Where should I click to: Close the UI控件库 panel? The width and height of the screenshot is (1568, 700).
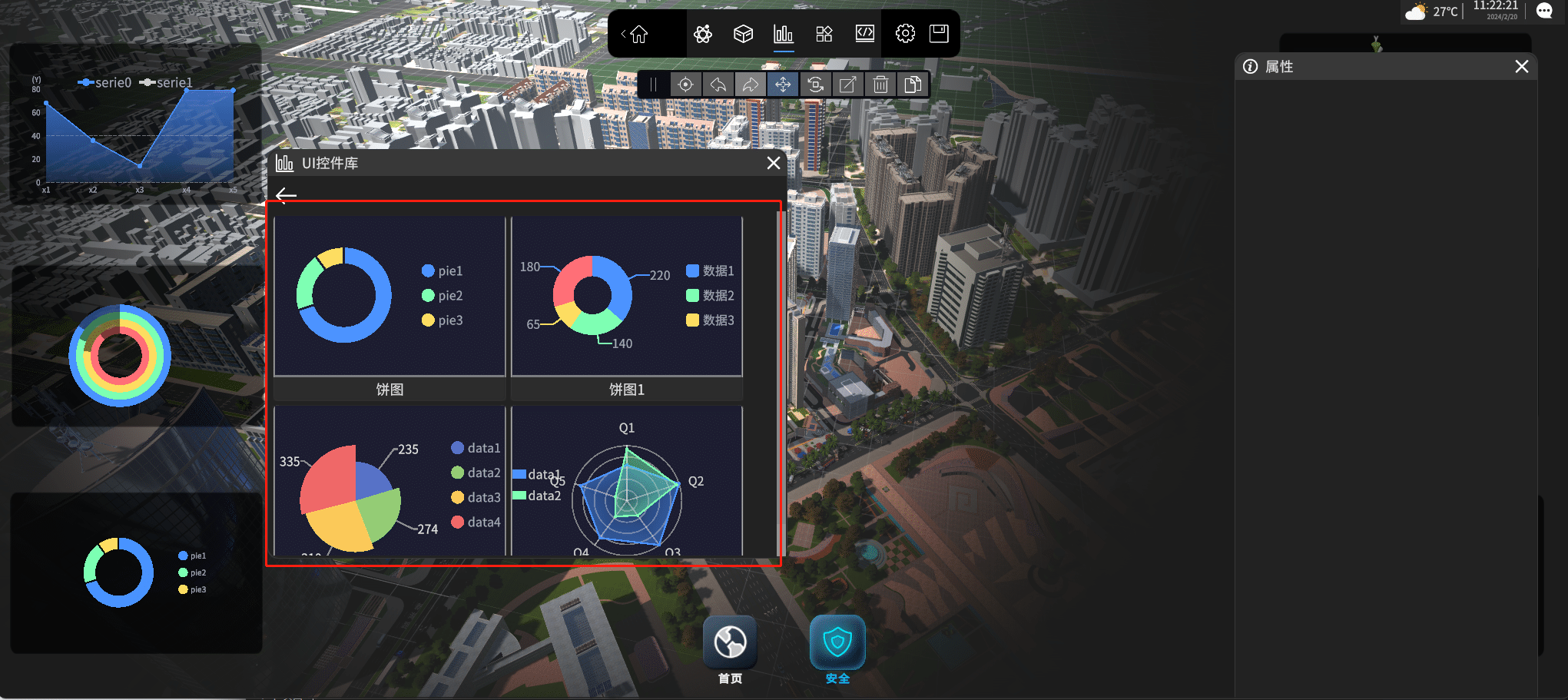pos(774,163)
